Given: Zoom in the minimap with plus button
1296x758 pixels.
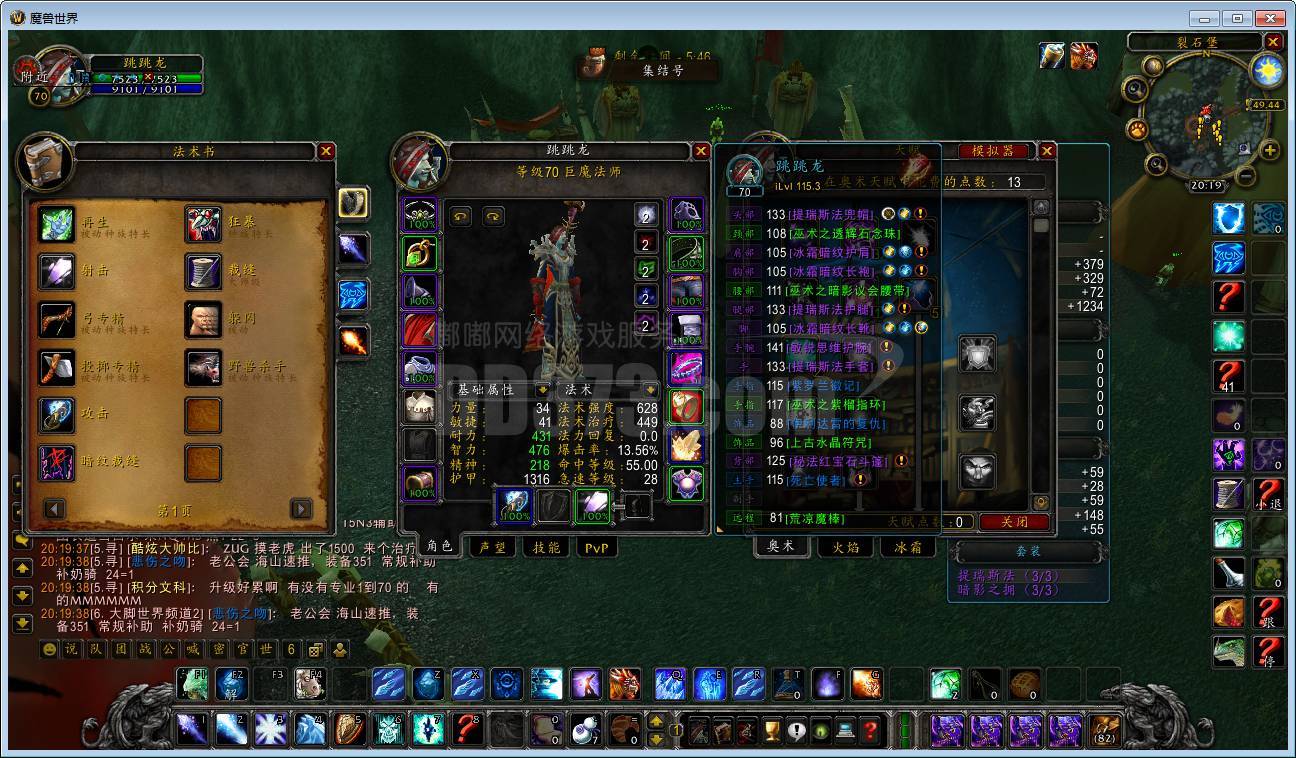Looking at the screenshot, I should (x=1270, y=151).
